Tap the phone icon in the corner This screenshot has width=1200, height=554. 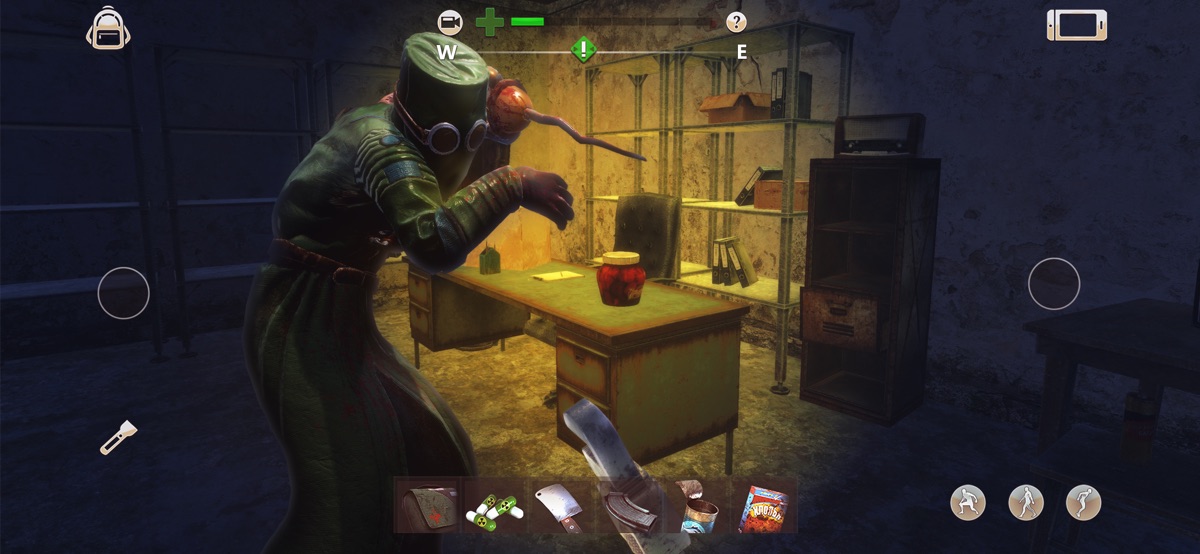pos(1076,25)
